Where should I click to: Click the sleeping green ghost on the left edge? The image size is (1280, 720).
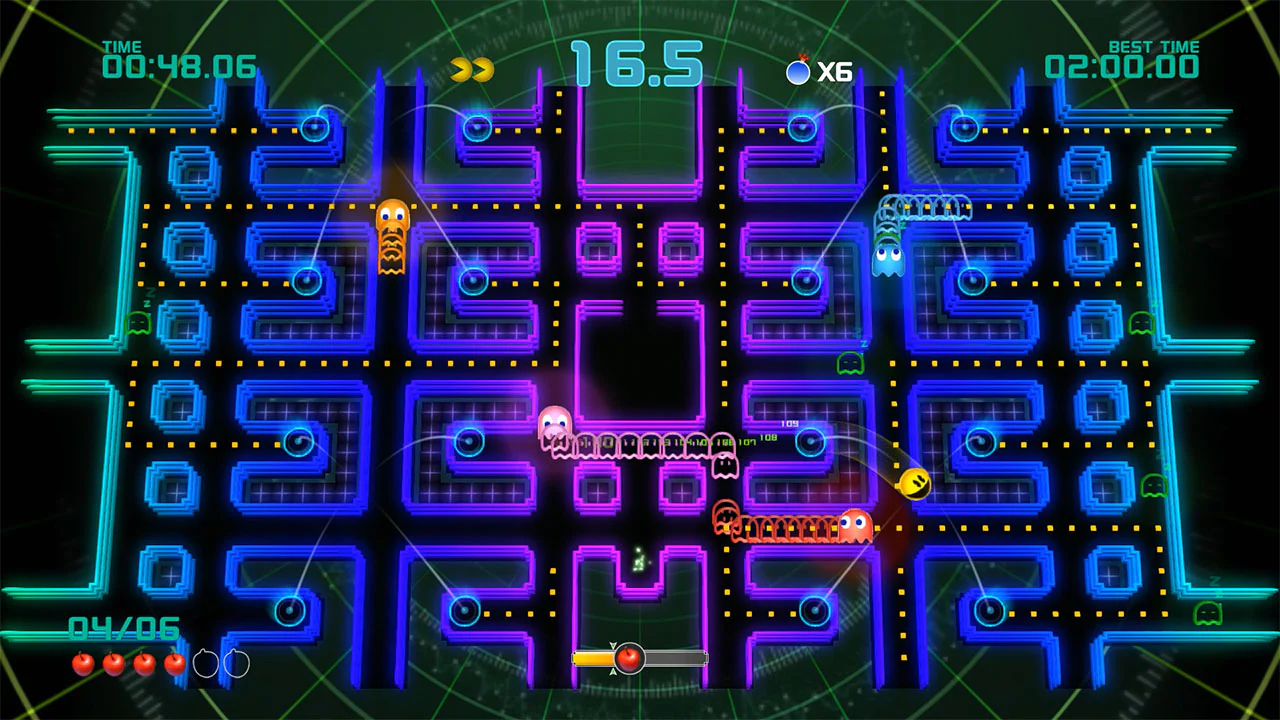pos(137,322)
